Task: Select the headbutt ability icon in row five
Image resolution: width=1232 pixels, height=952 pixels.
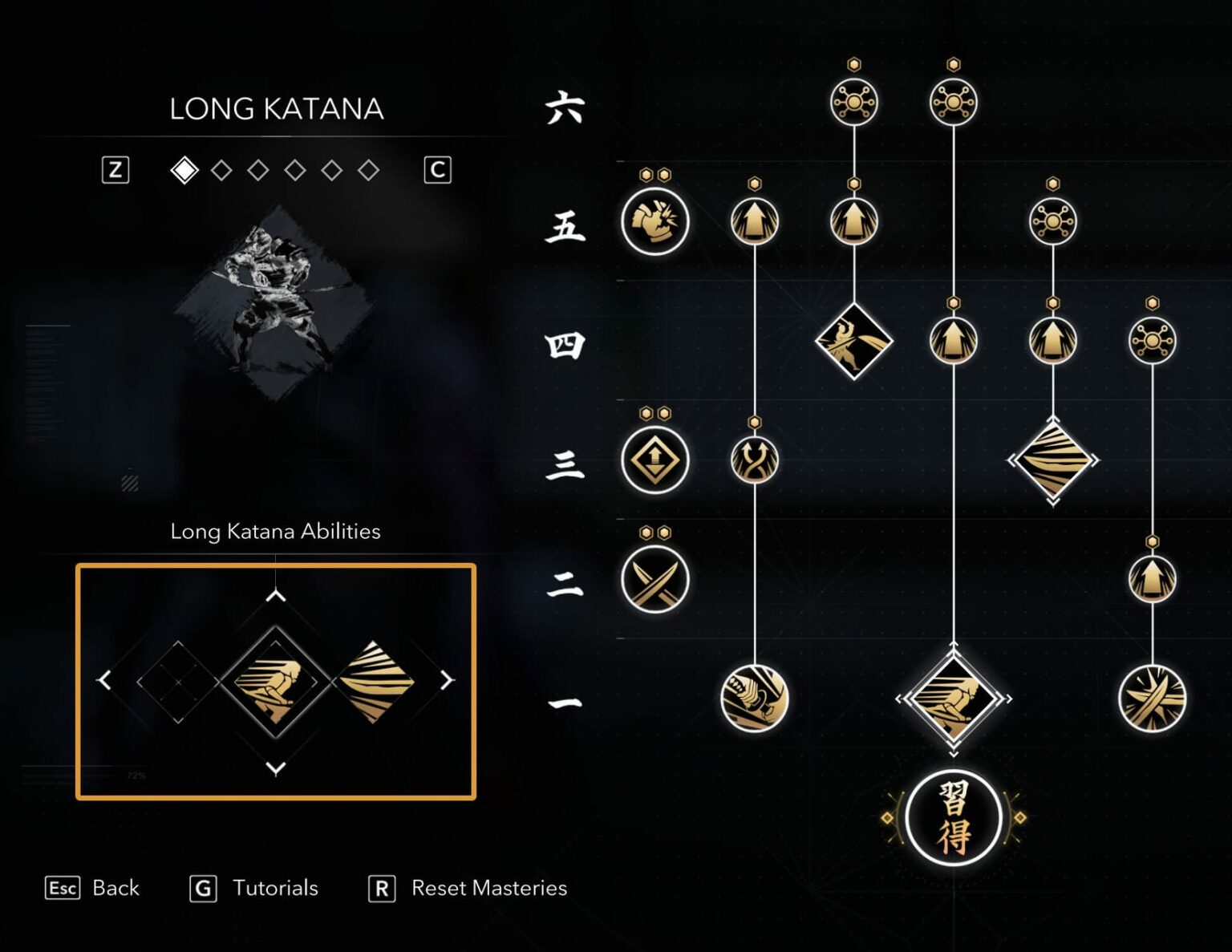Action: click(654, 222)
